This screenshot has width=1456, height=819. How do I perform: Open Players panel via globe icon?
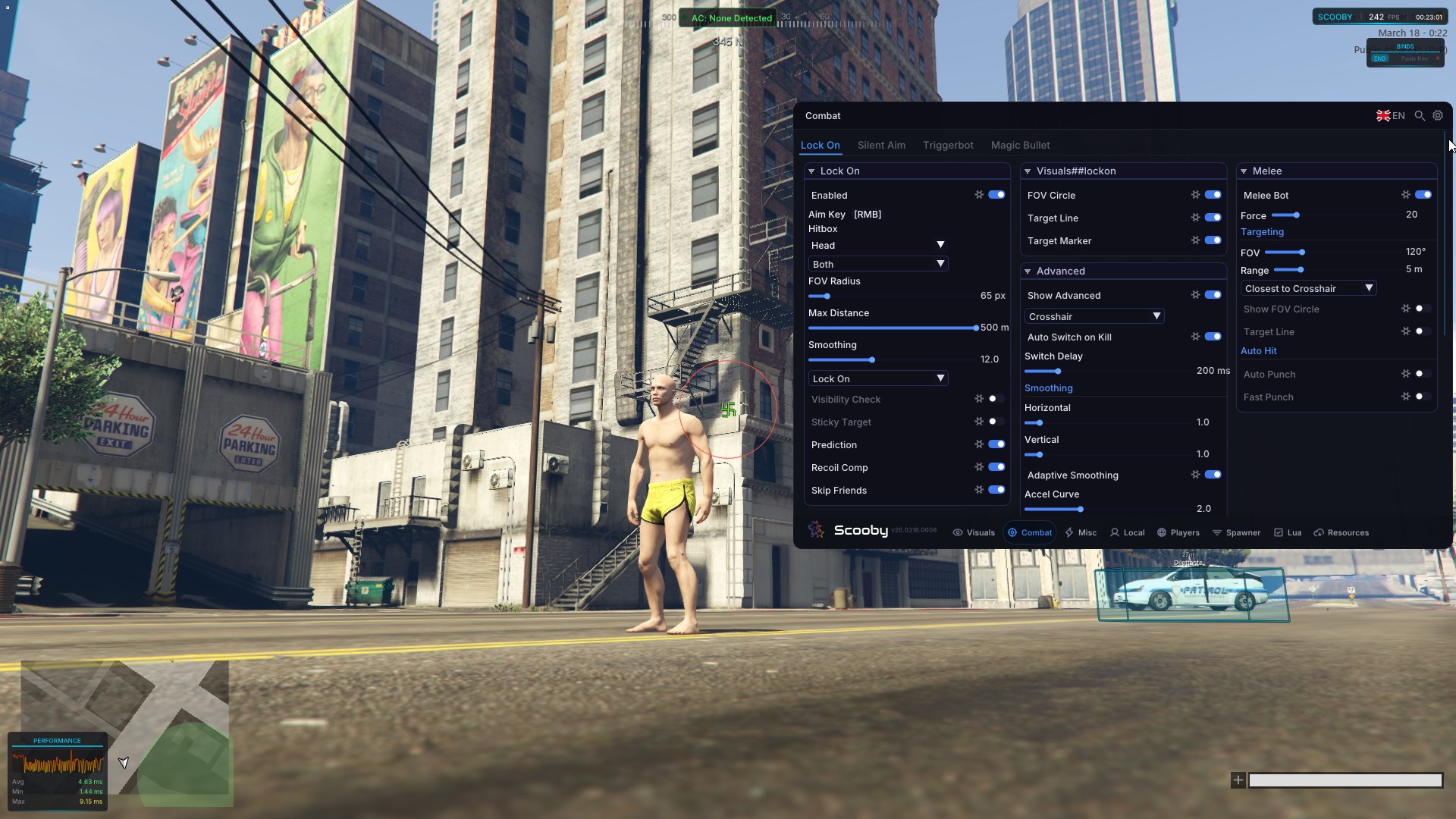click(1163, 532)
